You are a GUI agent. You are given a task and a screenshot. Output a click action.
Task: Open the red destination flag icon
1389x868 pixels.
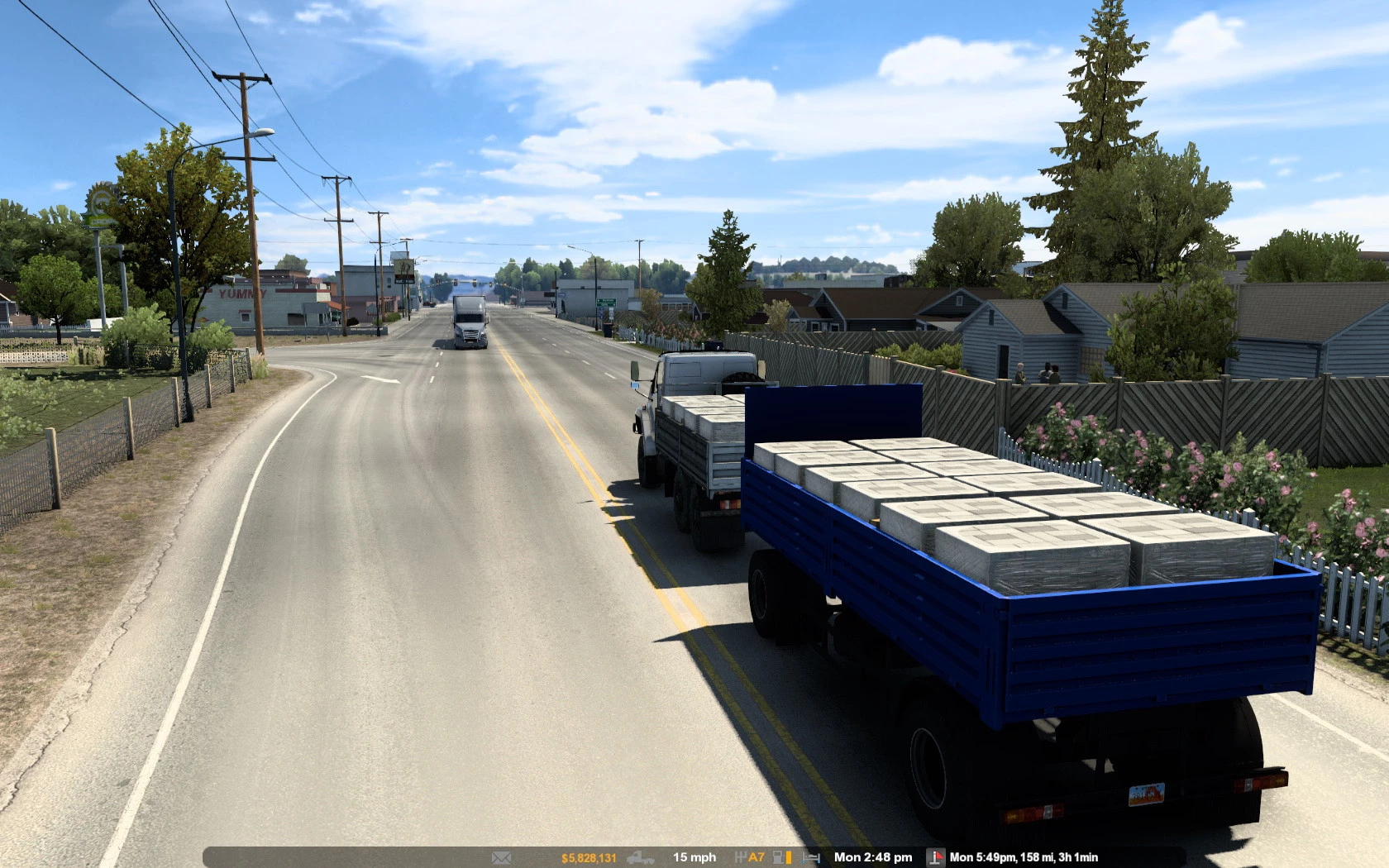935,857
